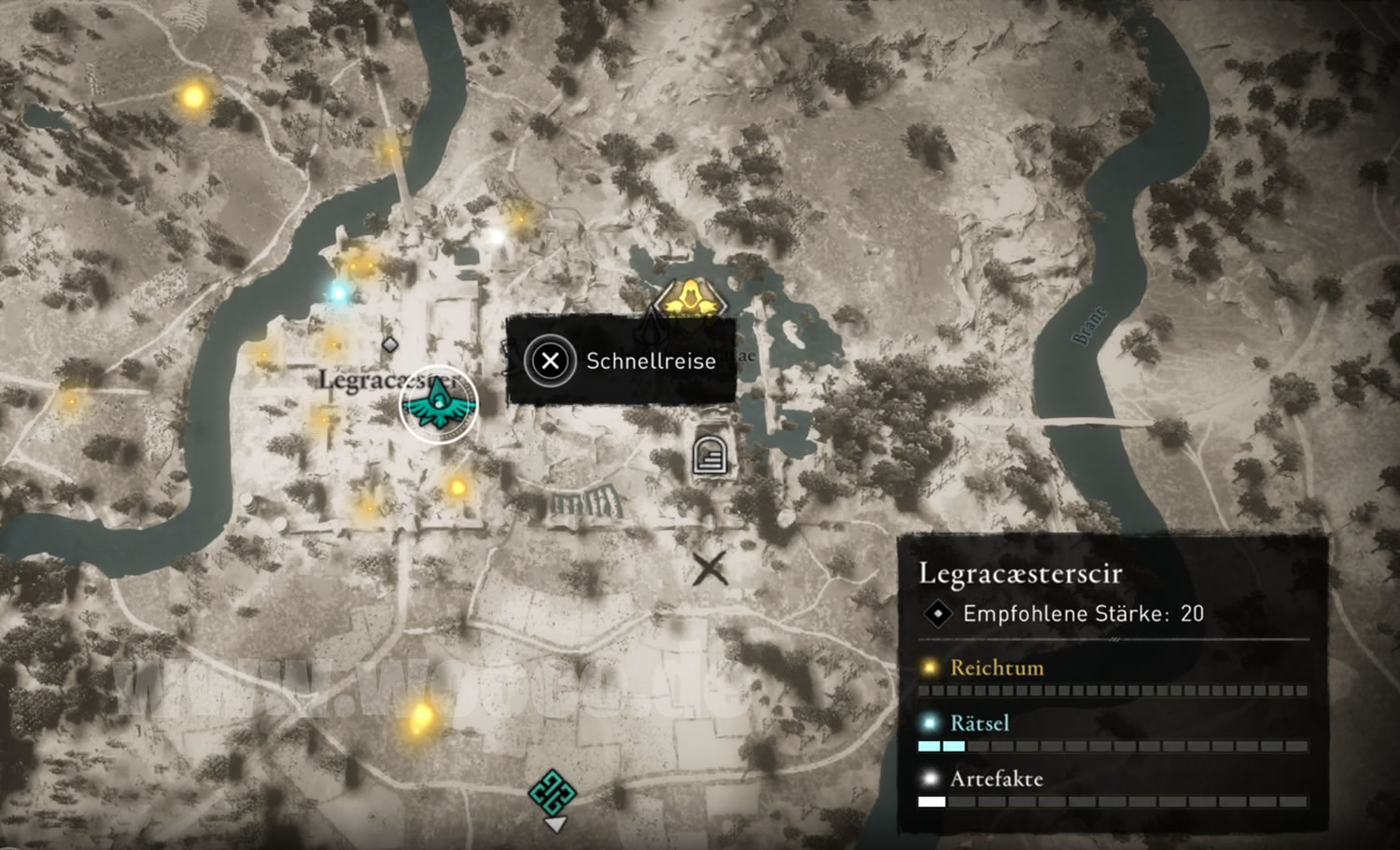Choose the black X map marker

pos(709,567)
